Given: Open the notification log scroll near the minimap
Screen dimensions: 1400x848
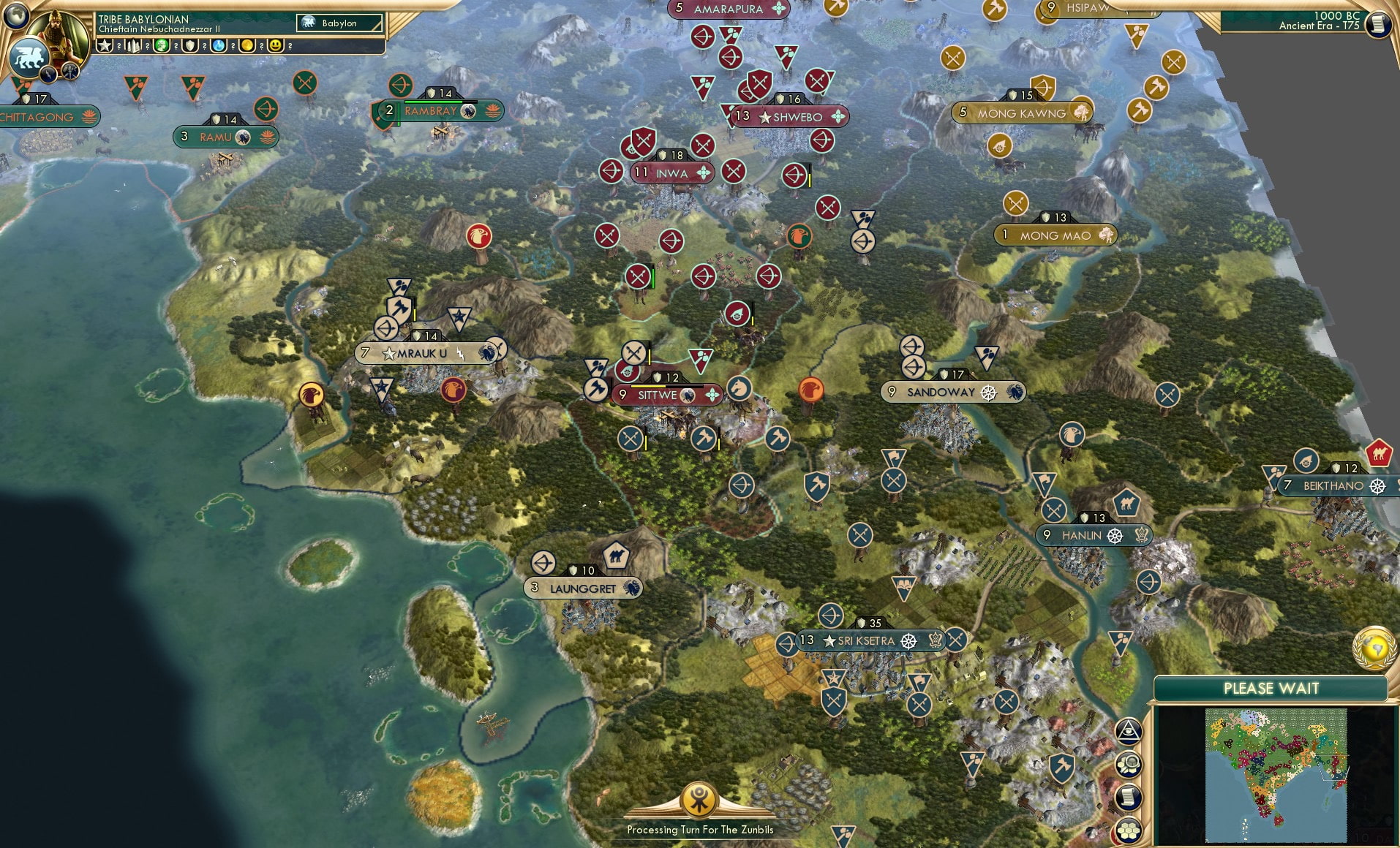Looking at the screenshot, I should pyautogui.click(x=1128, y=795).
